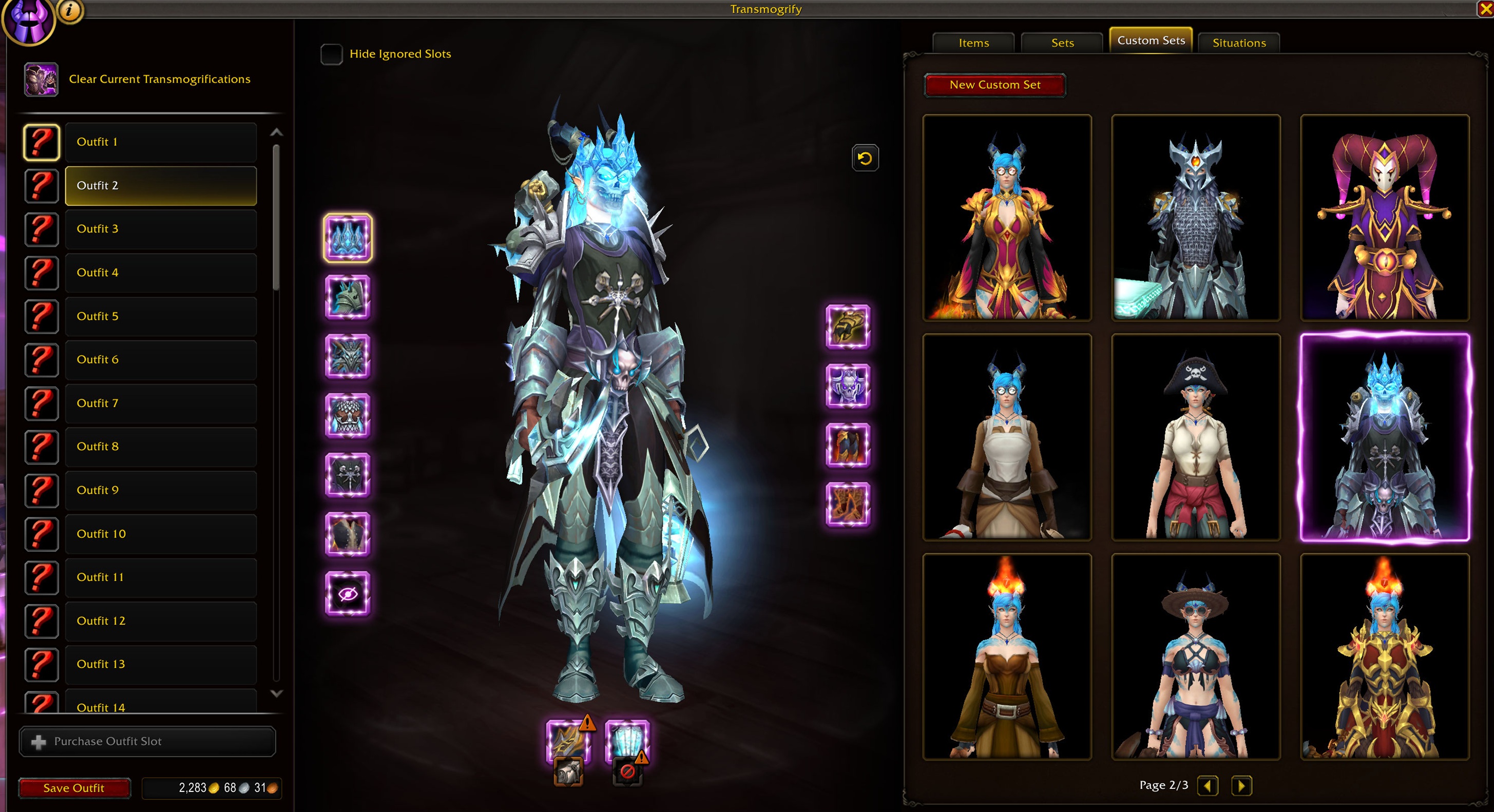Switch to the Situations tab

coord(1239,43)
